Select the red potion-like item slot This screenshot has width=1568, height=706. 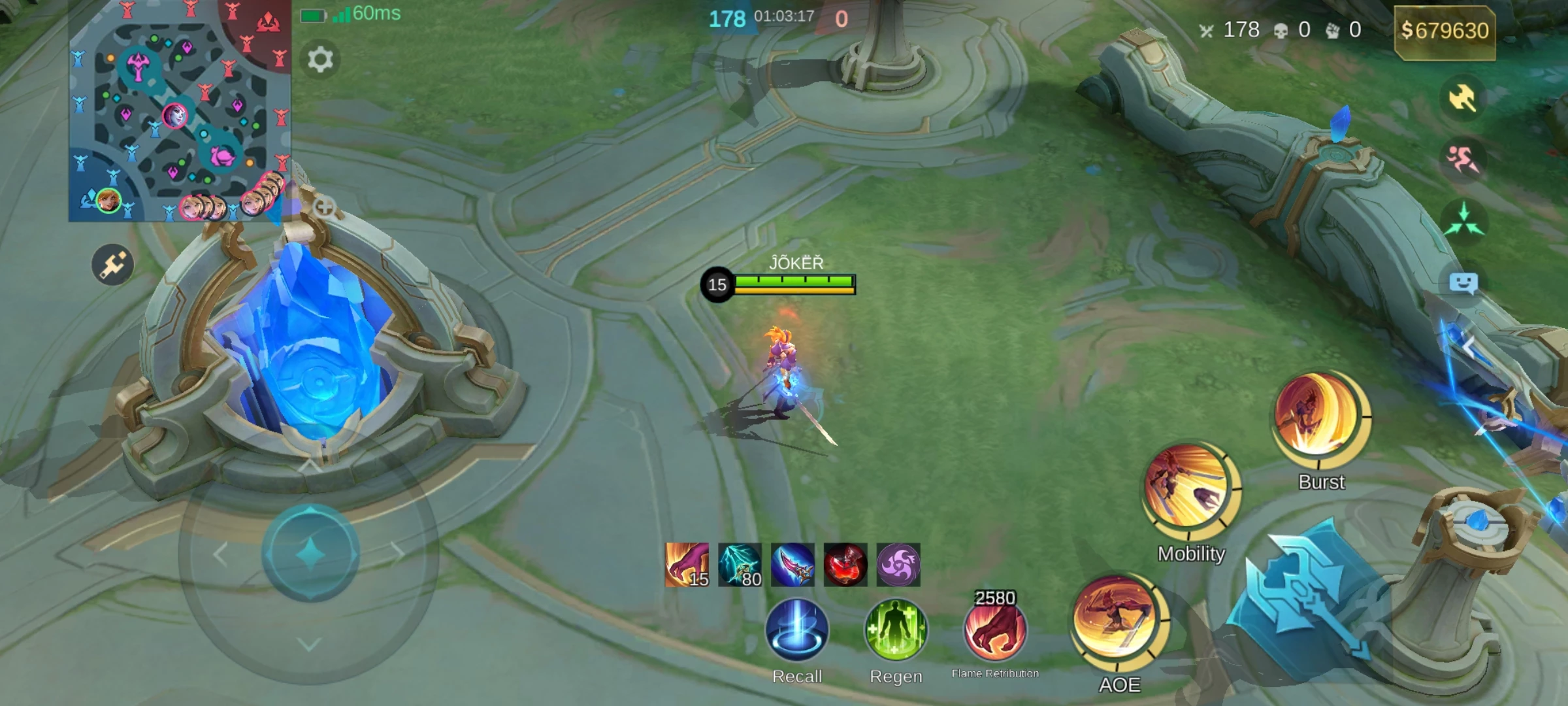845,565
